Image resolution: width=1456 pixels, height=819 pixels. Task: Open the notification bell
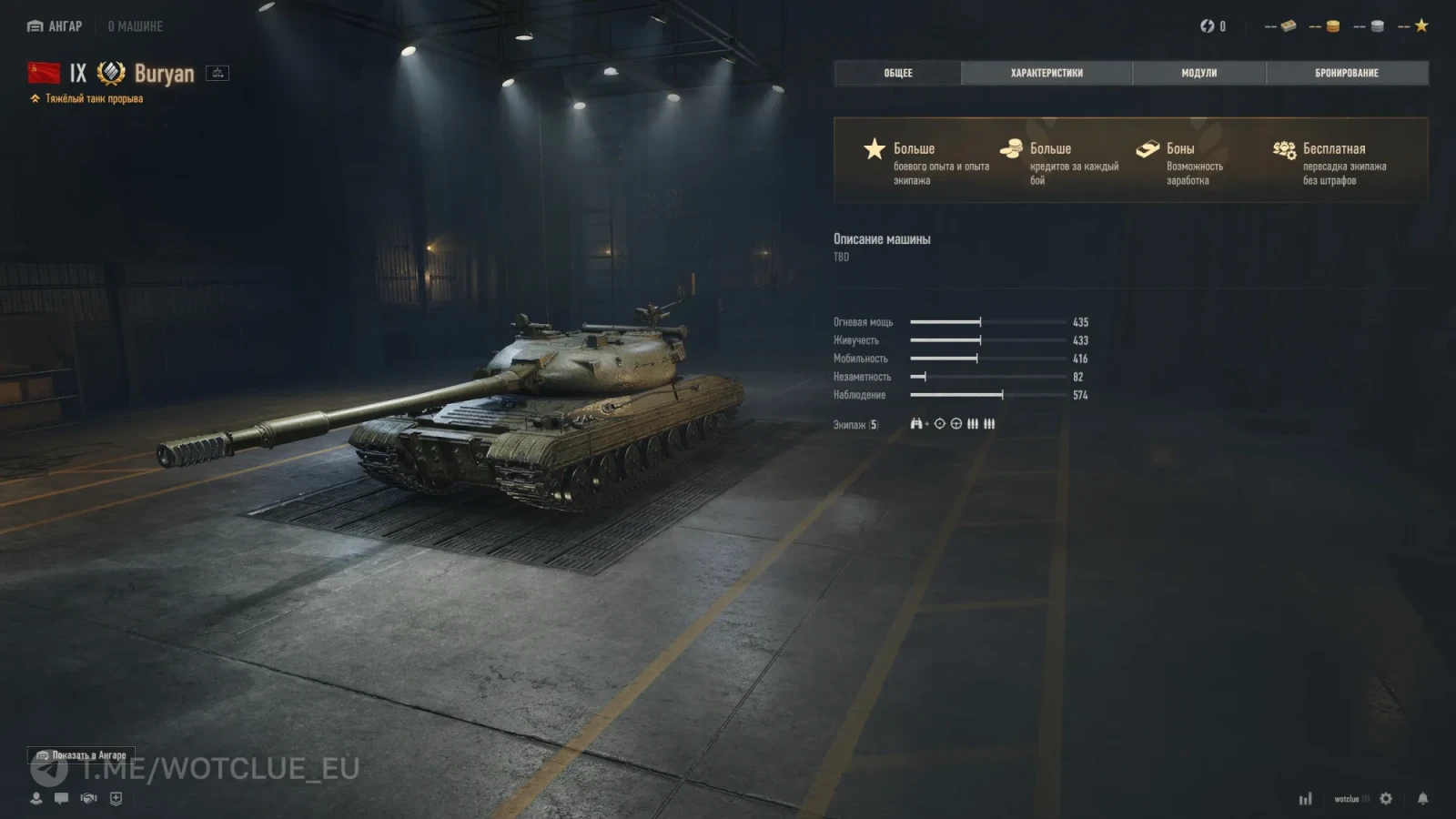[x=1422, y=798]
